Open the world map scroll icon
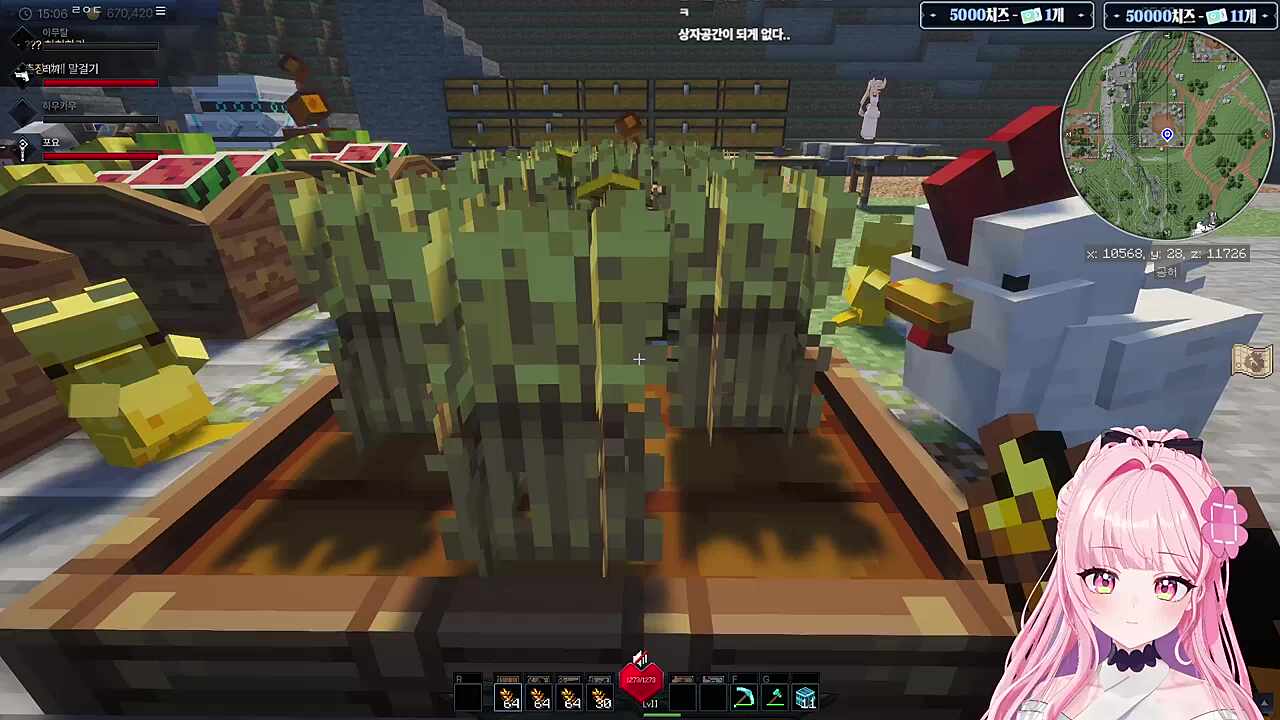Screen dimensions: 1280x720 (x=1251, y=360)
